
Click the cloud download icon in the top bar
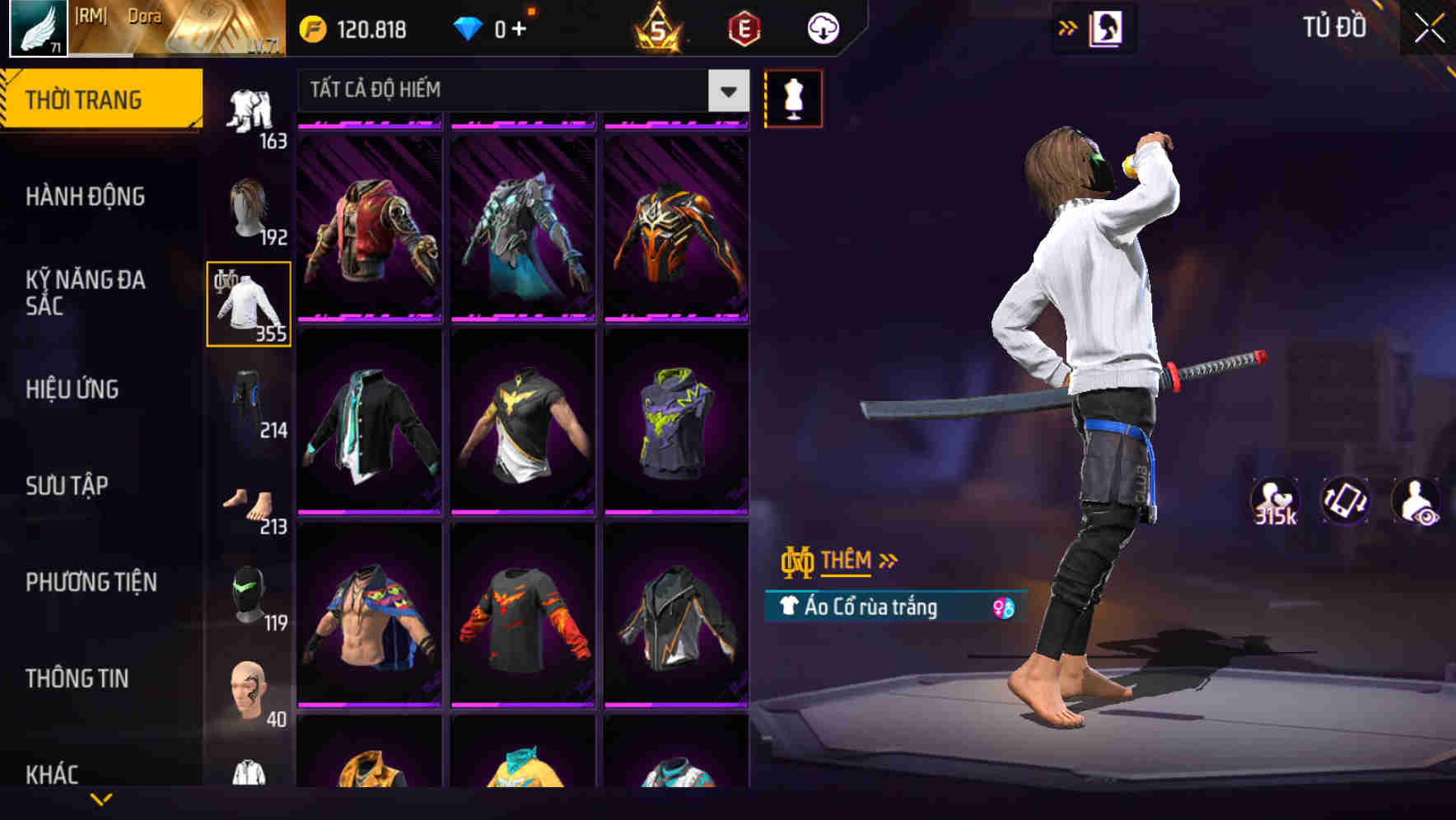822,26
